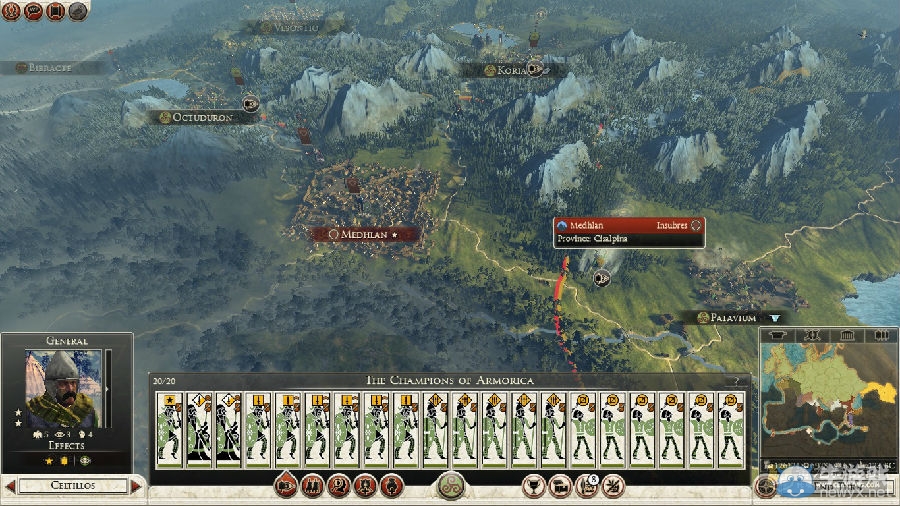This screenshot has width=900, height=506.
Task: Select the Medhlan settlement label
Action: pyautogui.click(x=363, y=234)
